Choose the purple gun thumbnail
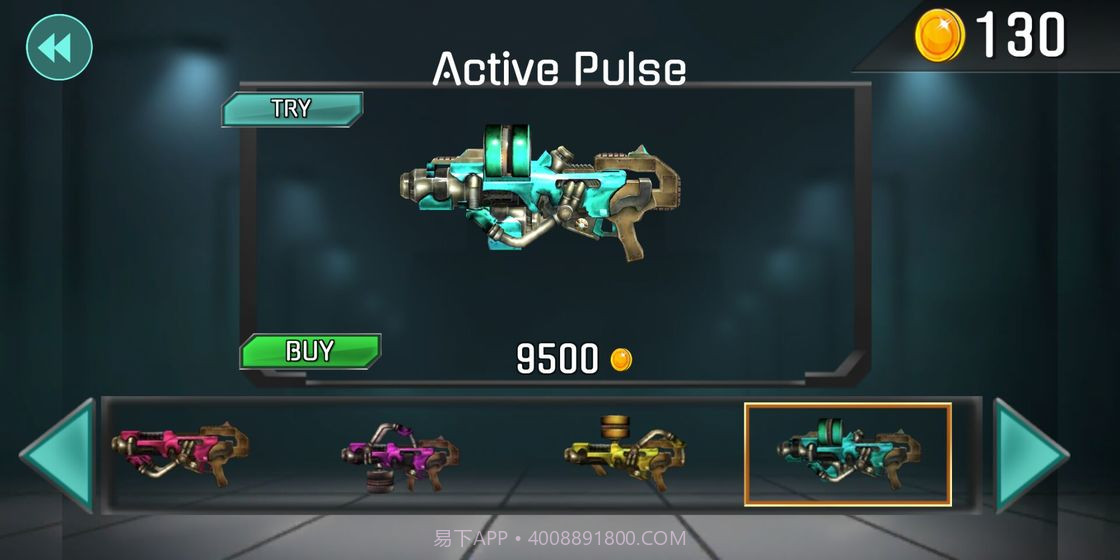The image size is (1120, 560). click(x=400, y=456)
